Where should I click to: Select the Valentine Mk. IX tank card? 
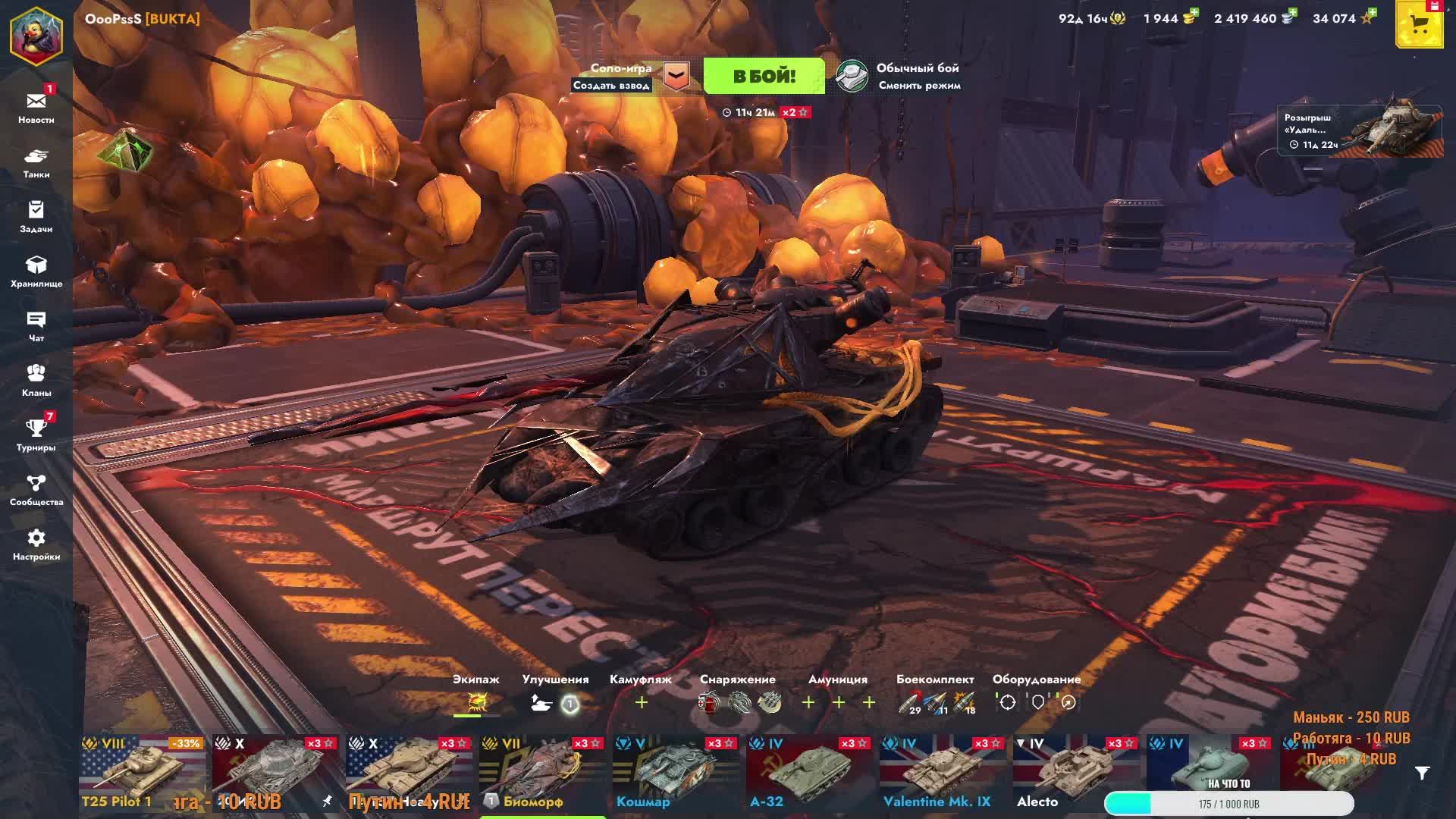pyautogui.click(x=943, y=773)
